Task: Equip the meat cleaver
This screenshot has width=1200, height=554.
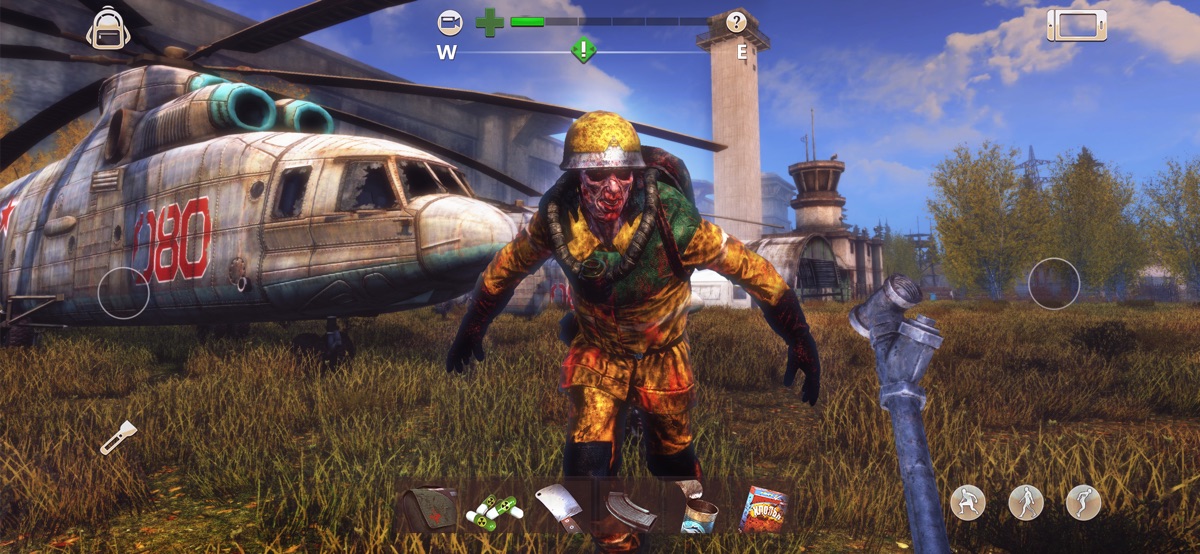Action: point(558,508)
